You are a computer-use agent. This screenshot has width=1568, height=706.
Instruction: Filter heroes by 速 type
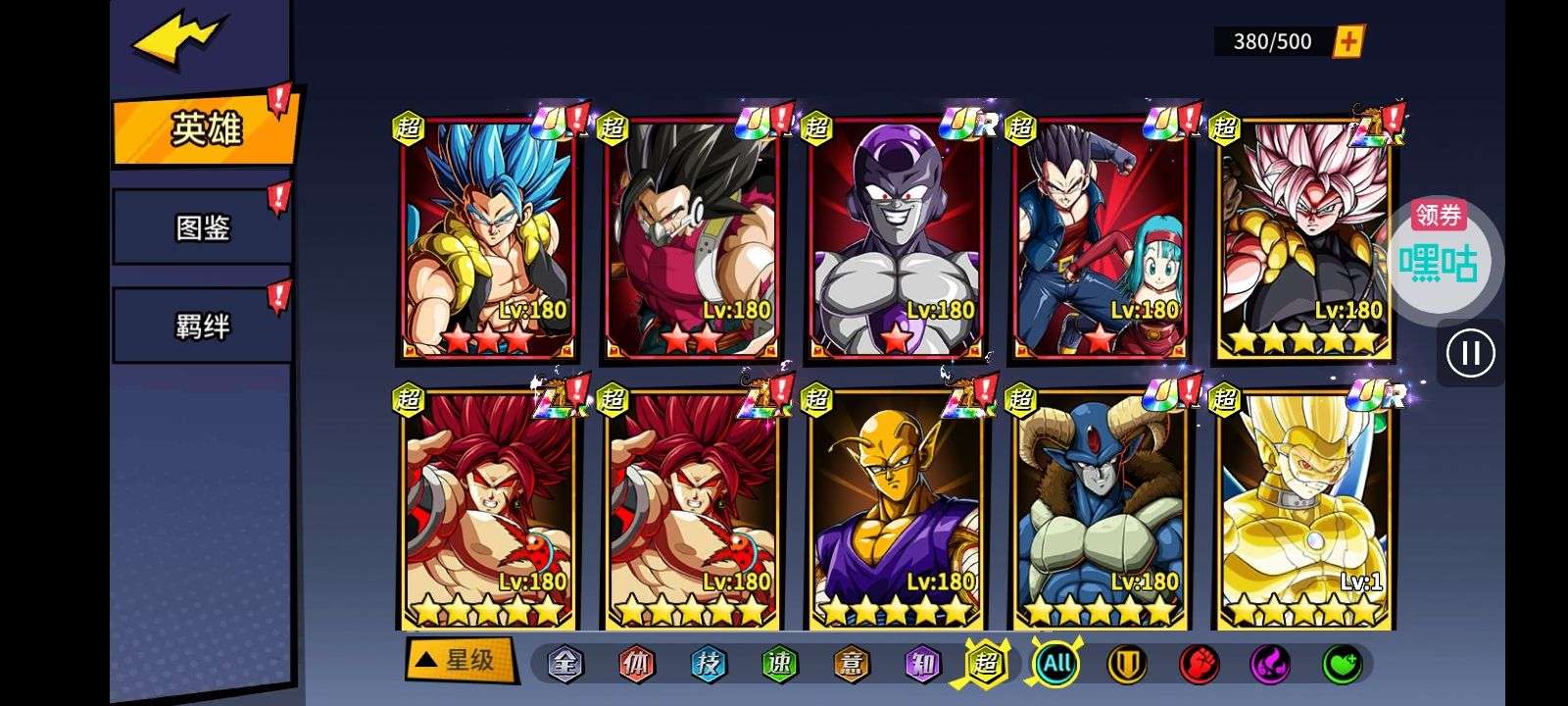[x=779, y=664]
